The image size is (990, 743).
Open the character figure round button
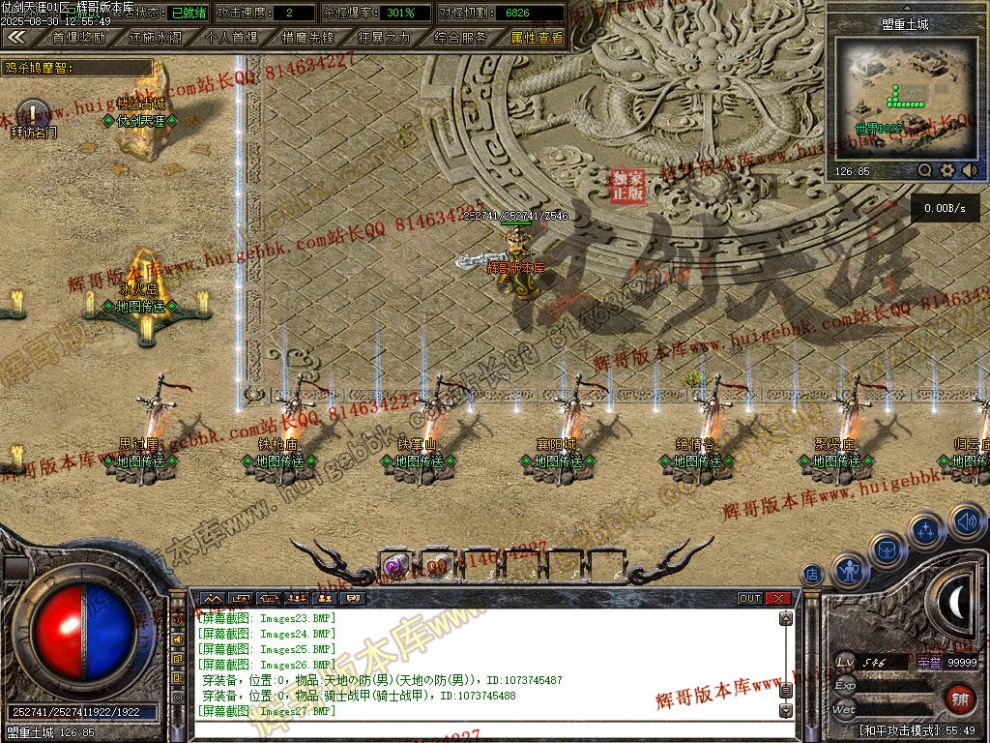(850, 571)
